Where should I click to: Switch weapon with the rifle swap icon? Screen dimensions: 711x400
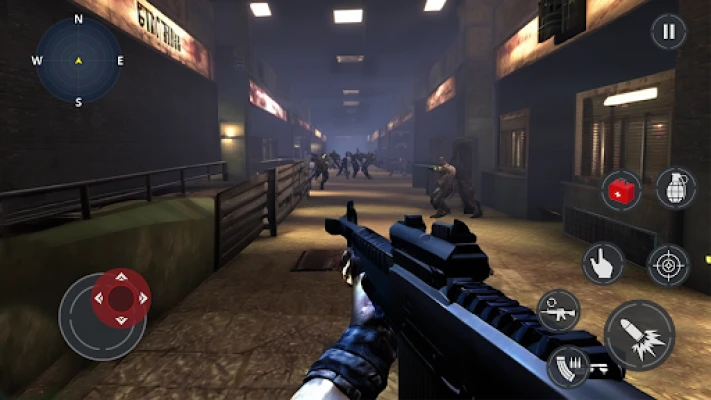(558, 310)
